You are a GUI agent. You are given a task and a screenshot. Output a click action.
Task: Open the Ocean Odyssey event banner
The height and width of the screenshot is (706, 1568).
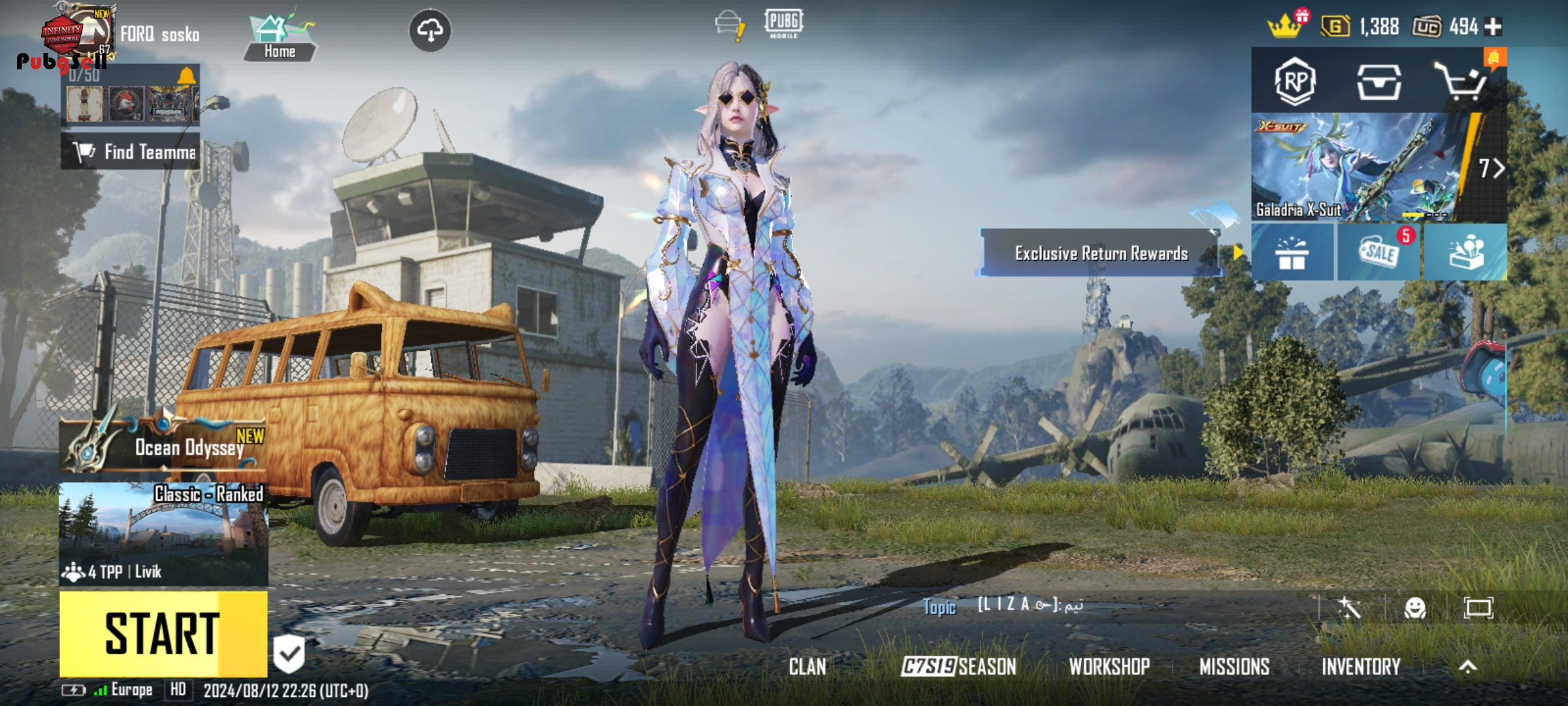point(163,446)
